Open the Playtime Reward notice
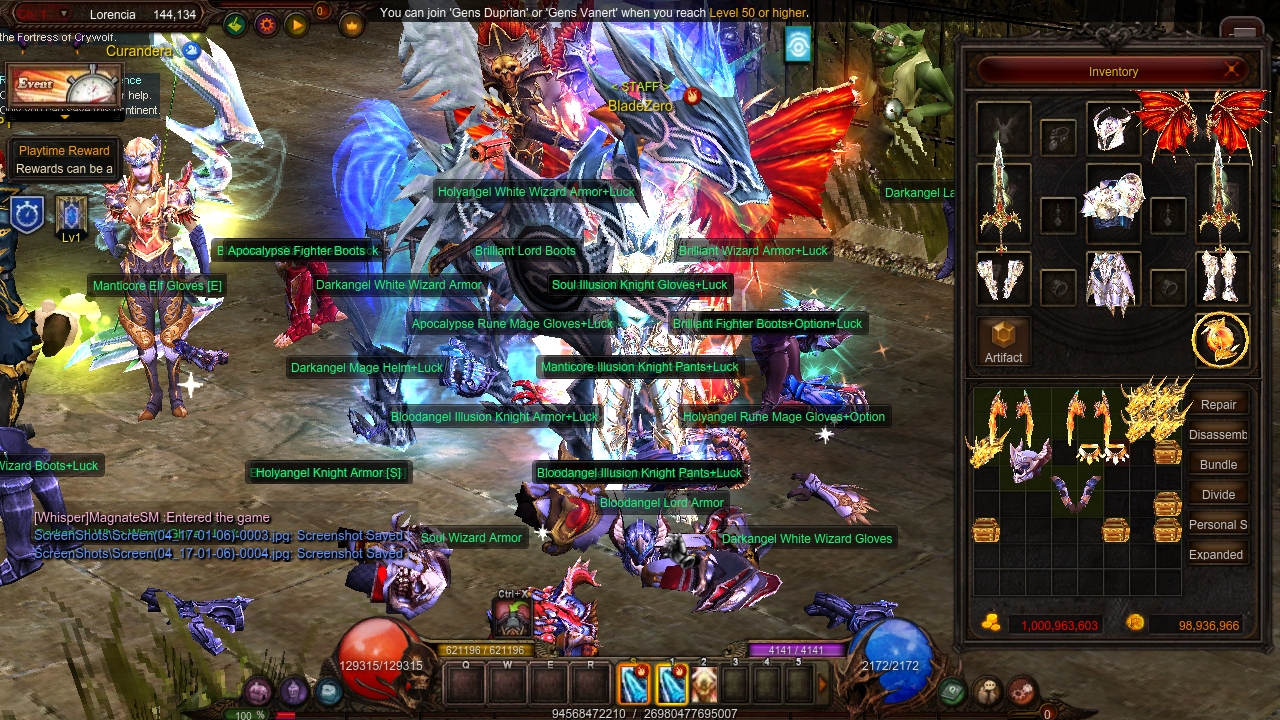This screenshot has height=720, width=1280. [64, 159]
